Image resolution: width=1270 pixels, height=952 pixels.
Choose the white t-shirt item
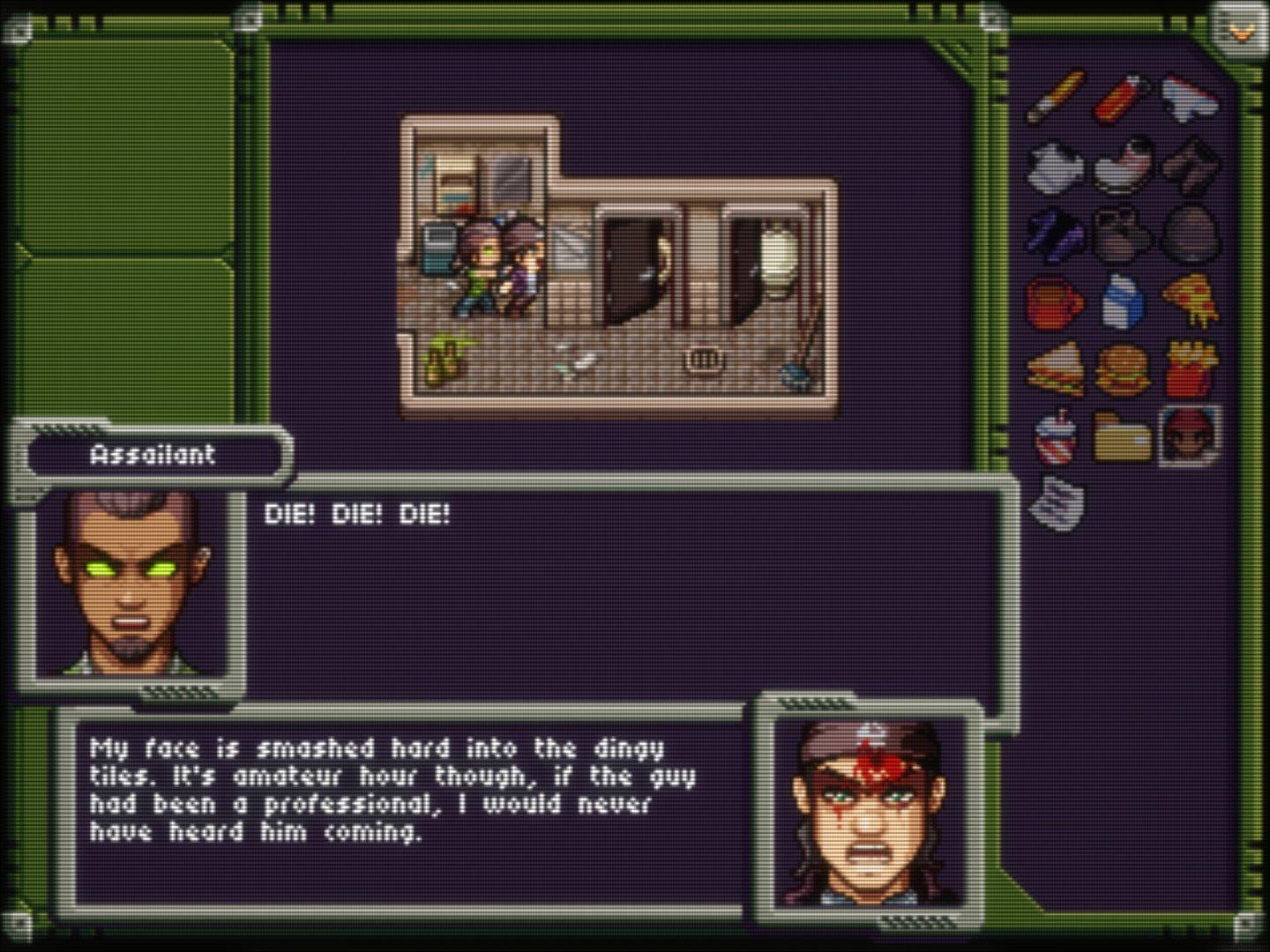point(1056,167)
